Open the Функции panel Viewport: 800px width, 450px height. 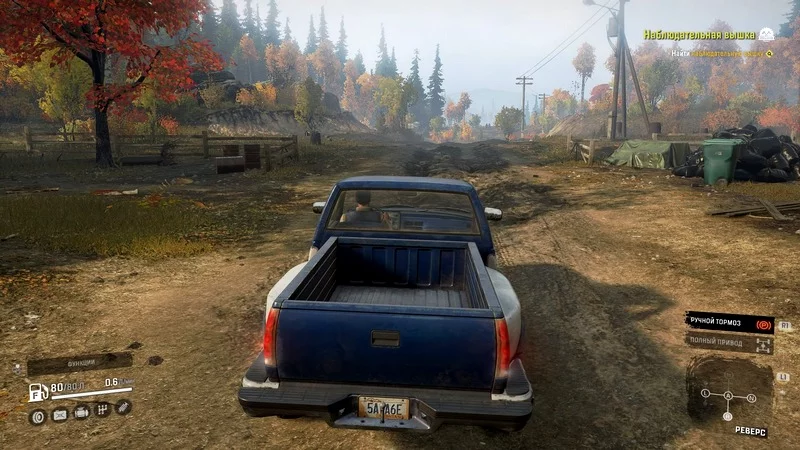tap(80, 362)
